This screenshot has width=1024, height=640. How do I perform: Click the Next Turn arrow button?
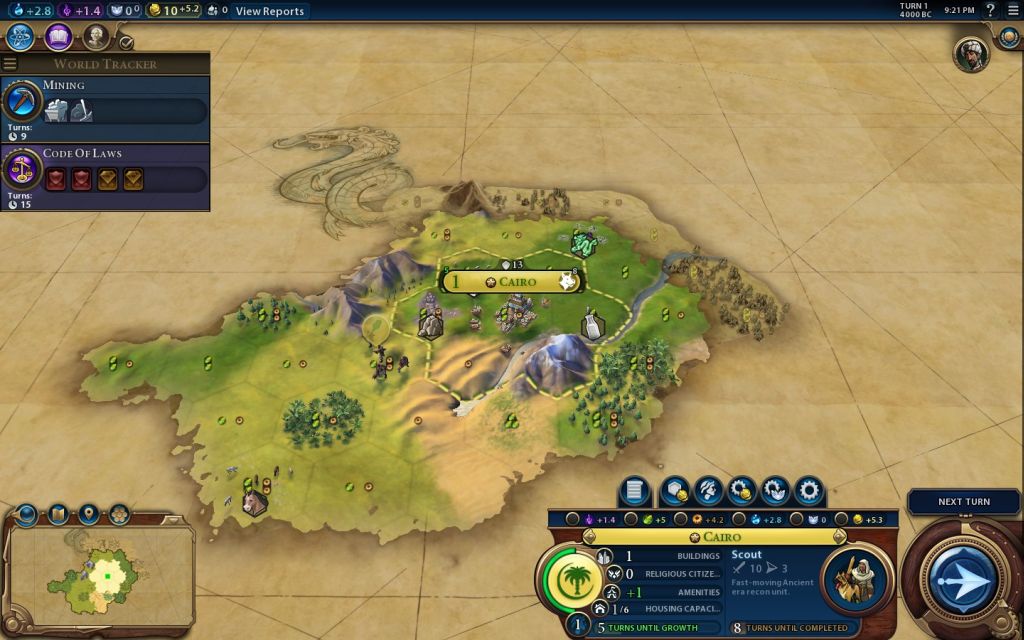(x=964, y=579)
